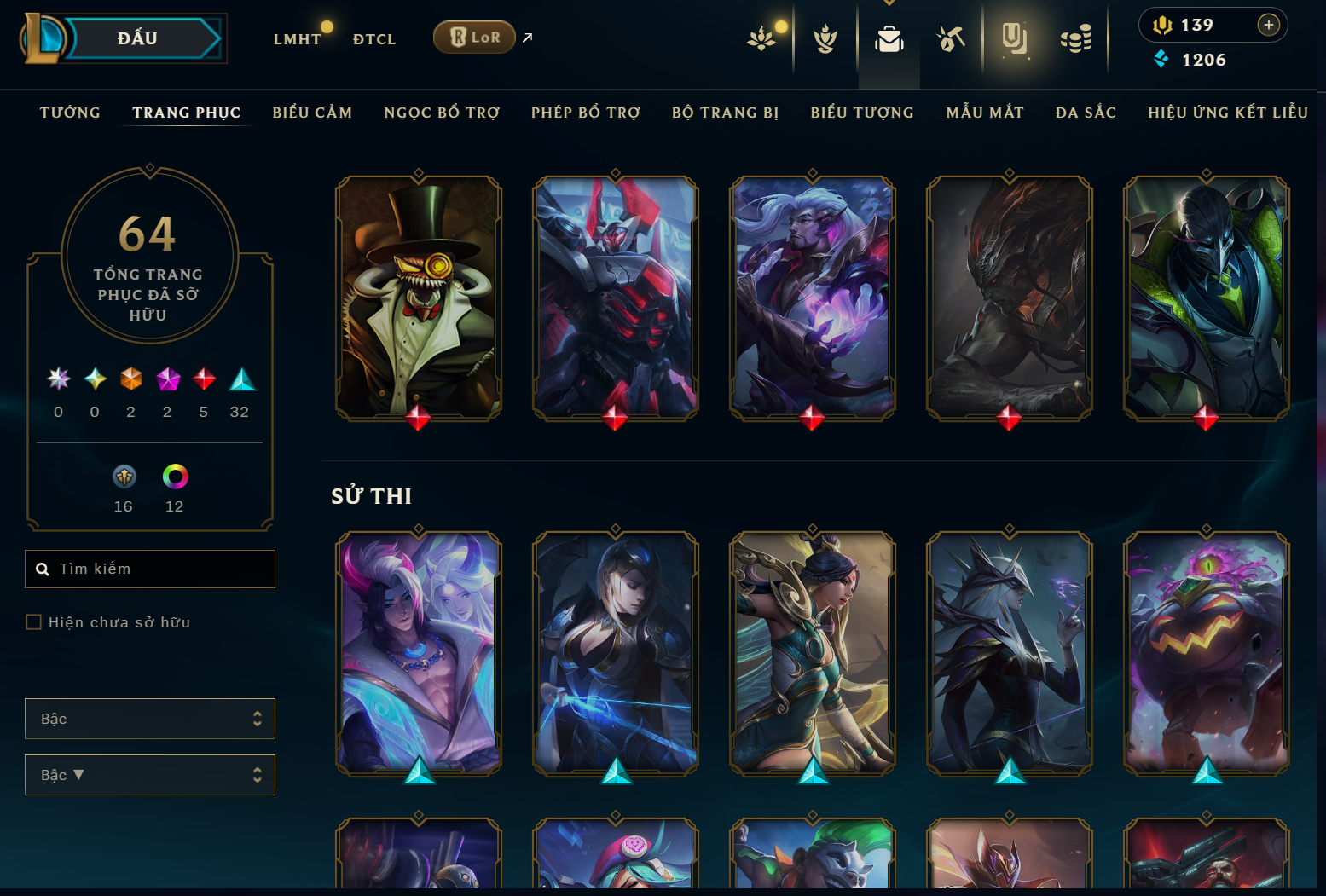Open the Loot crafting icon
Screen dimensions: 1326x896
pos(949,38)
